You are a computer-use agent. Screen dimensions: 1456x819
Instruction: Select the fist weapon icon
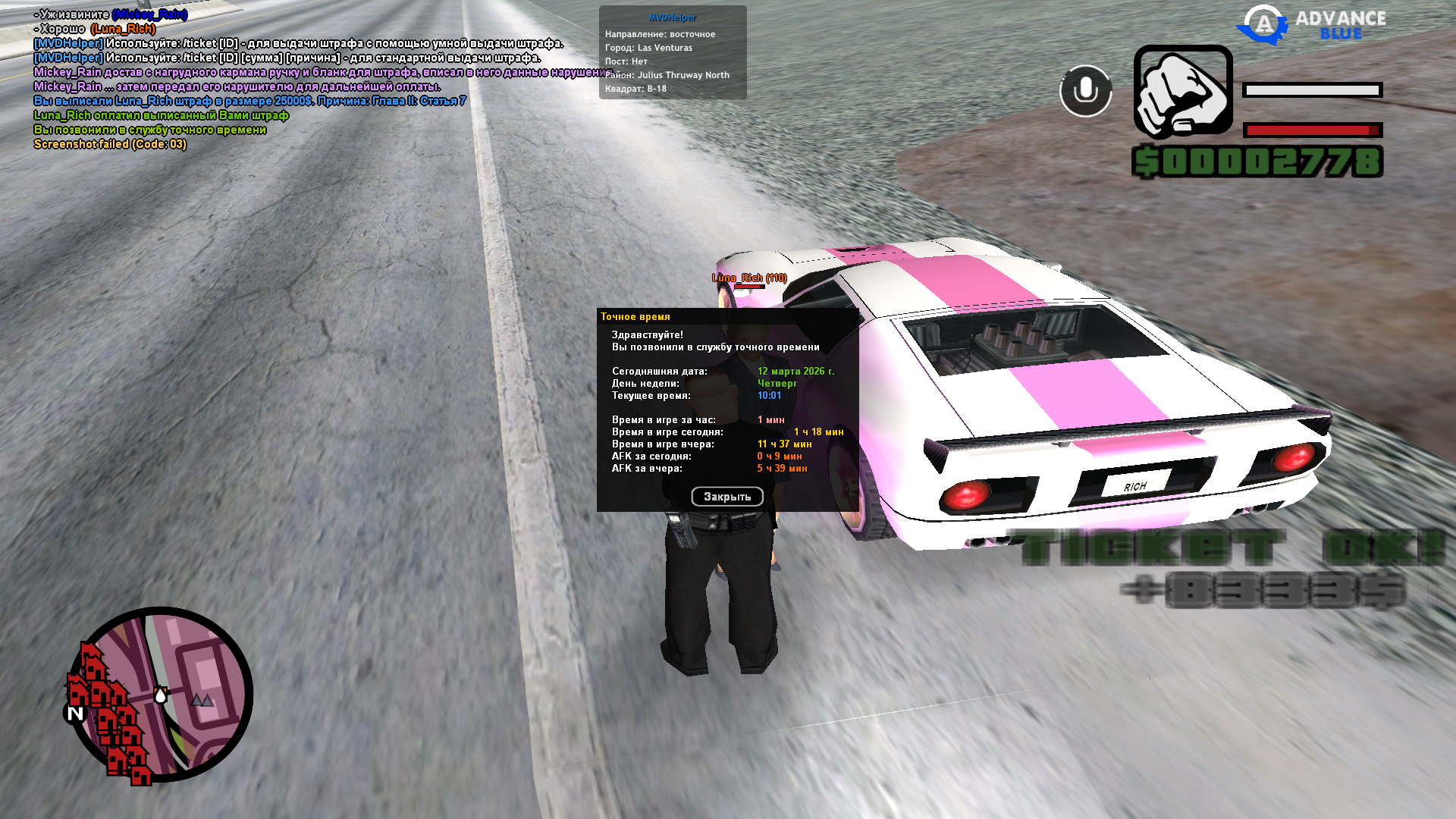pyautogui.click(x=1183, y=93)
